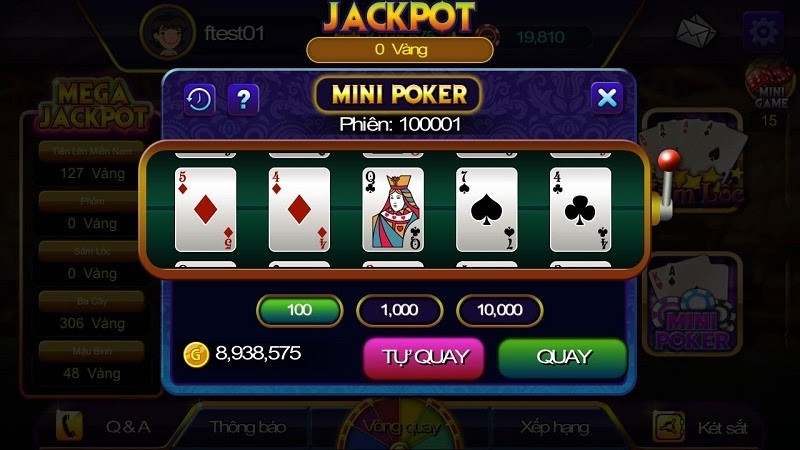The image size is (800, 450).
Task: Open the Mini Poker help question mark
Action: pos(244,98)
